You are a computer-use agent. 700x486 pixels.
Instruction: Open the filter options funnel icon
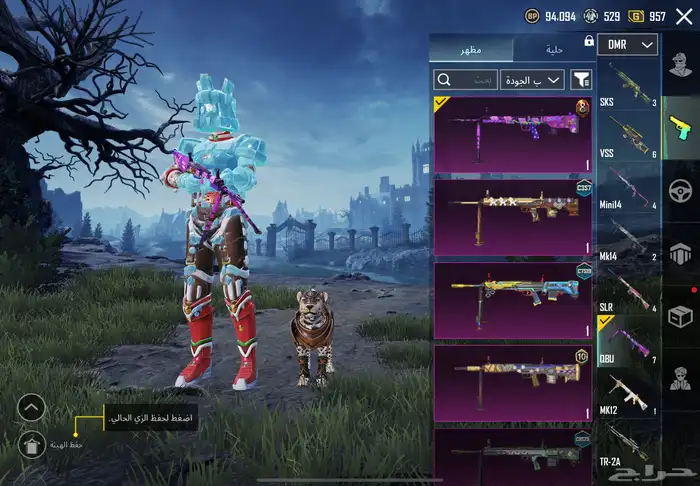[581, 79]
